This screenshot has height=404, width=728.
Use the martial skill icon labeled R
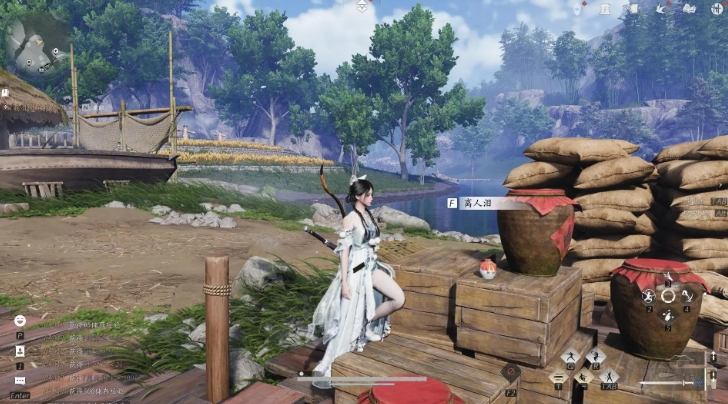click(596, 357)
